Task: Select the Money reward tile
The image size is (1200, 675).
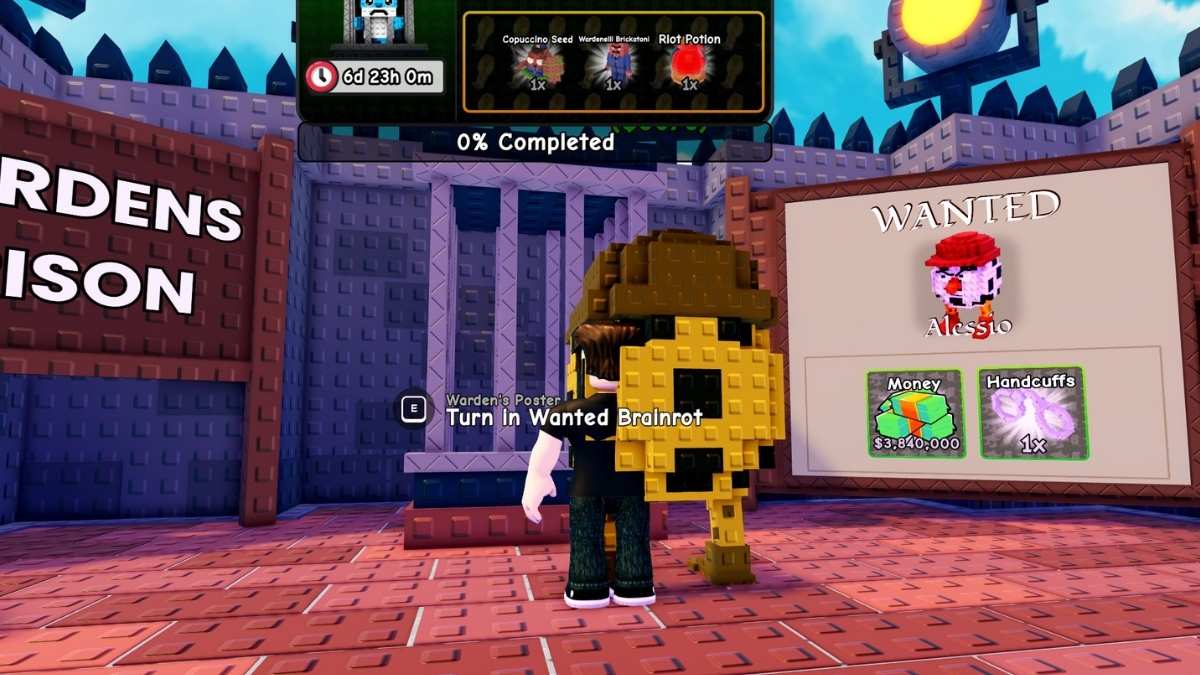Action: (x=915, y=413)
